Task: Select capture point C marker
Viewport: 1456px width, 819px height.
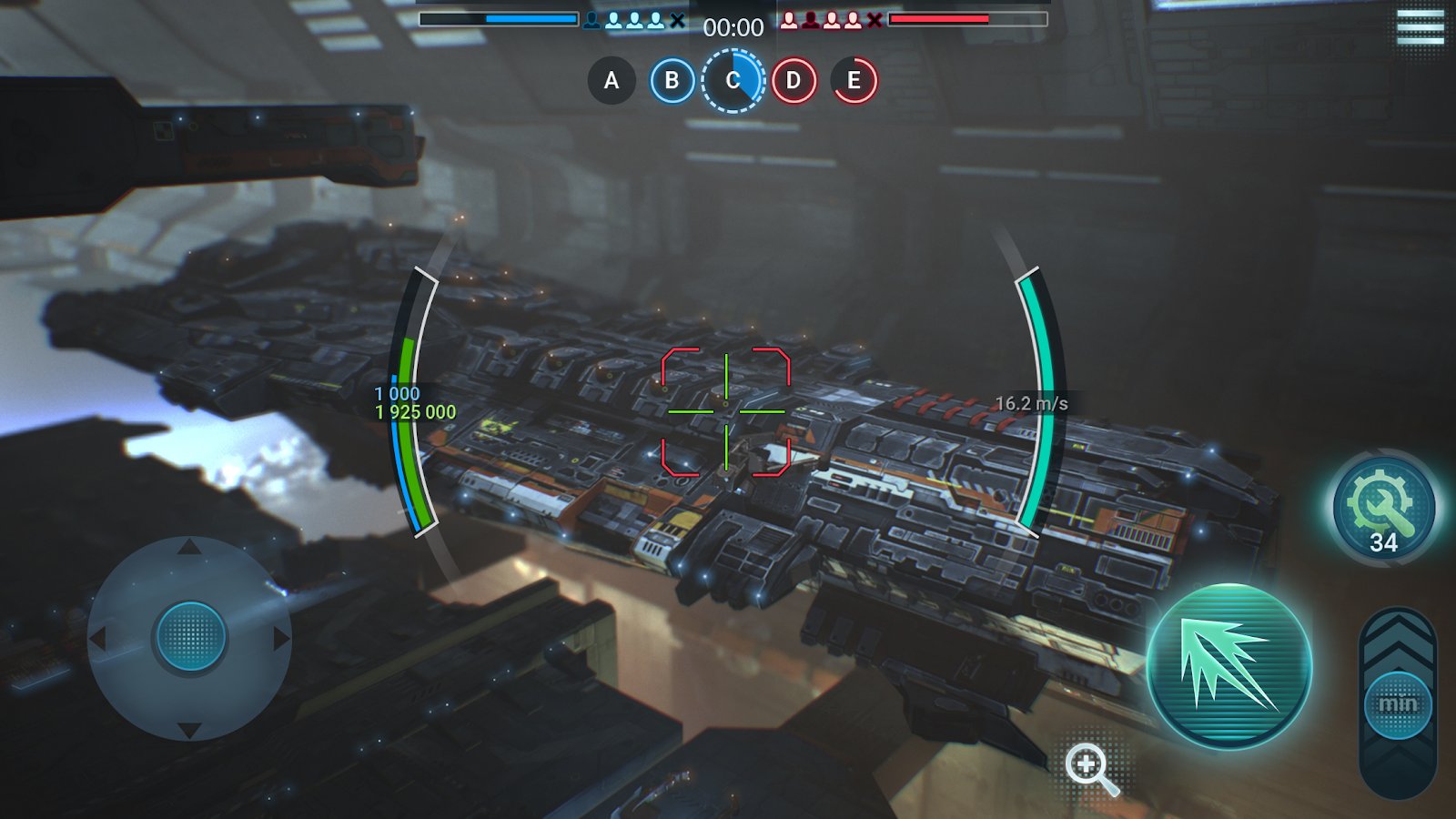Action: (733, 80)
